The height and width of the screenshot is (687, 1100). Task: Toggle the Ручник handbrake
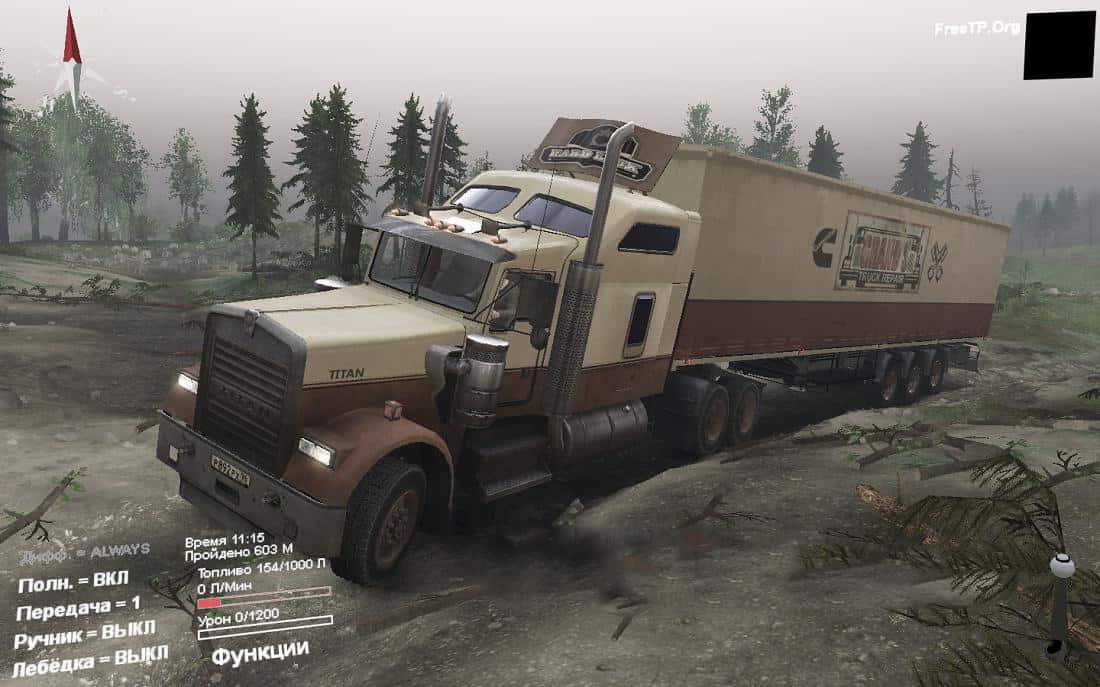[84, 634]
